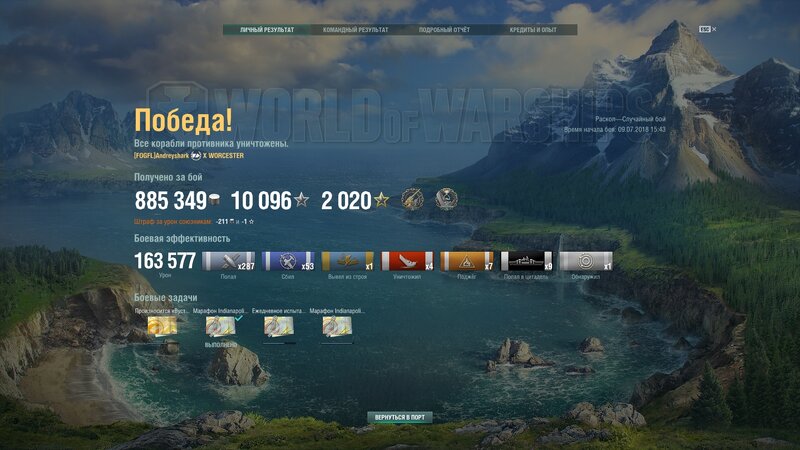Open the completed Марафон Indianapolis task

pyautogui.click(x=221, y=325)
